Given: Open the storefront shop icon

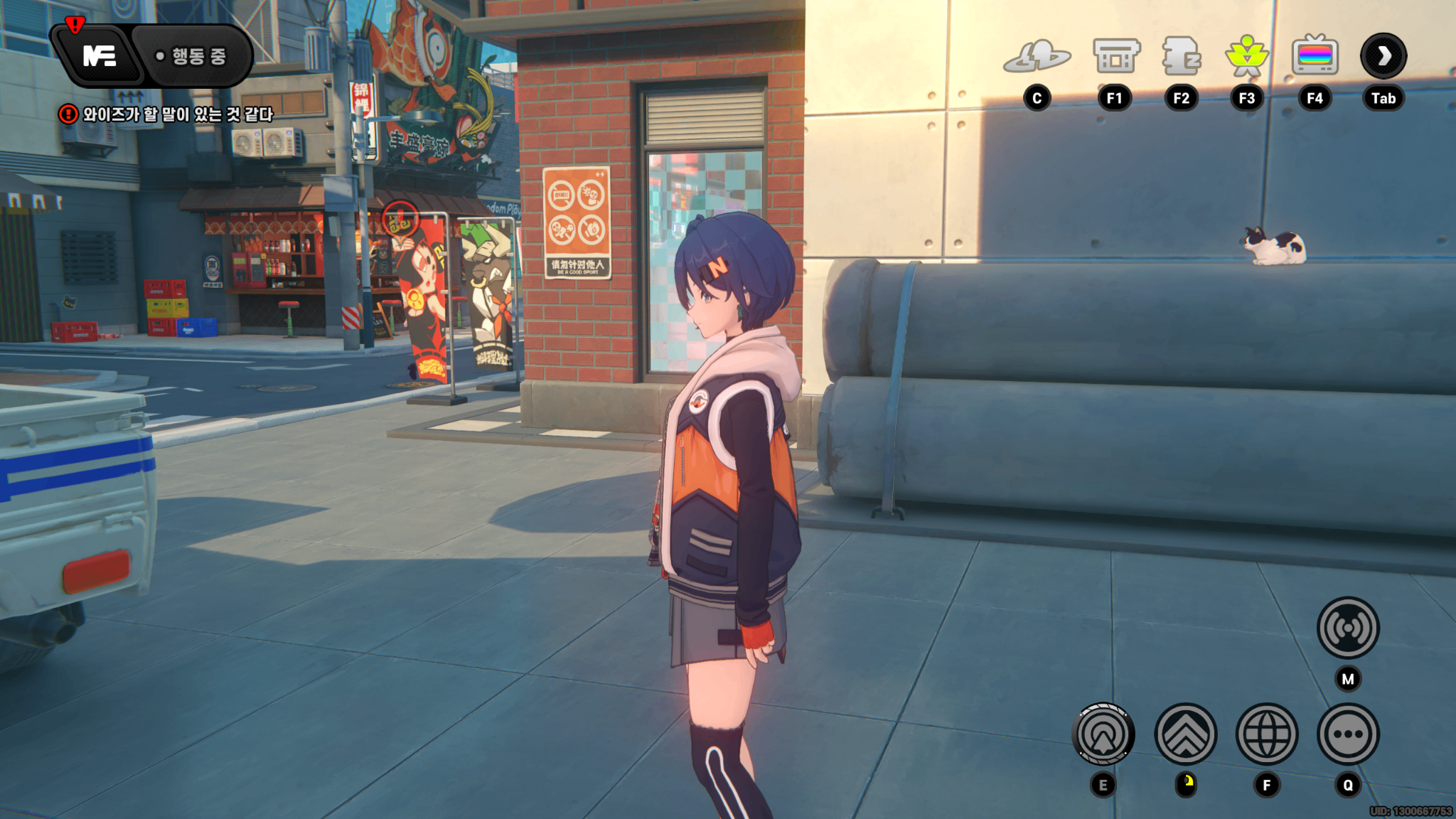Looking at the screenshot, I should click(x=1115, y=57).
